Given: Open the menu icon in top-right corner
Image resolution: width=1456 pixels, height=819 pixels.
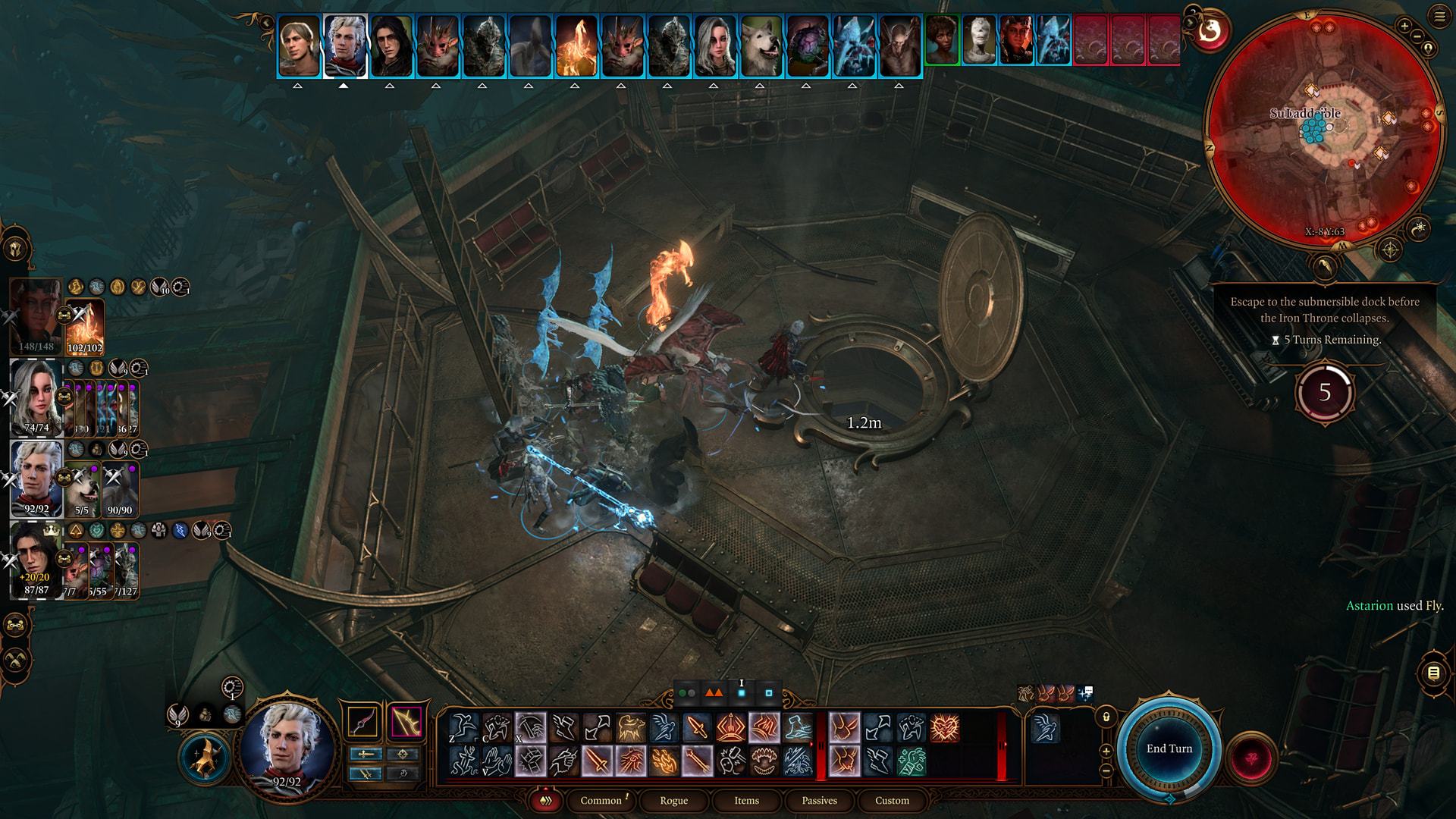Looking at the screenshot, I should pos(1439,16).
